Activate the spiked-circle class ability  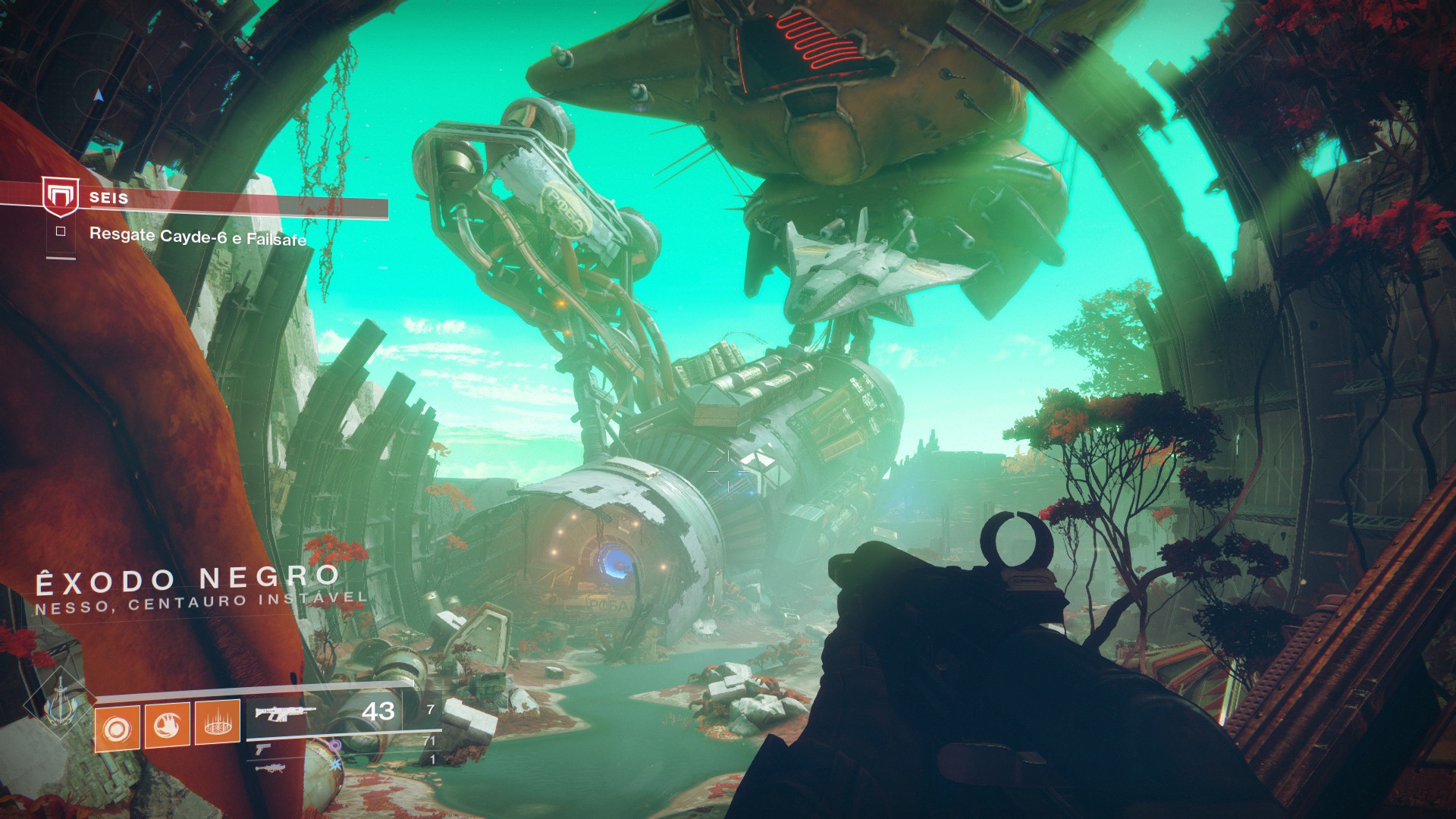[x=218, y=723]
